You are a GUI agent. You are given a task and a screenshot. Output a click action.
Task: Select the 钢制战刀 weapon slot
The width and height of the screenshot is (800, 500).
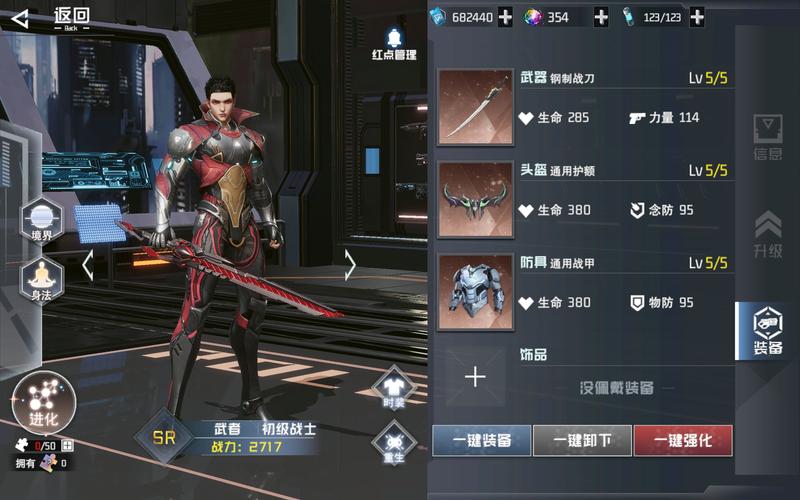[x=475, y=106]
